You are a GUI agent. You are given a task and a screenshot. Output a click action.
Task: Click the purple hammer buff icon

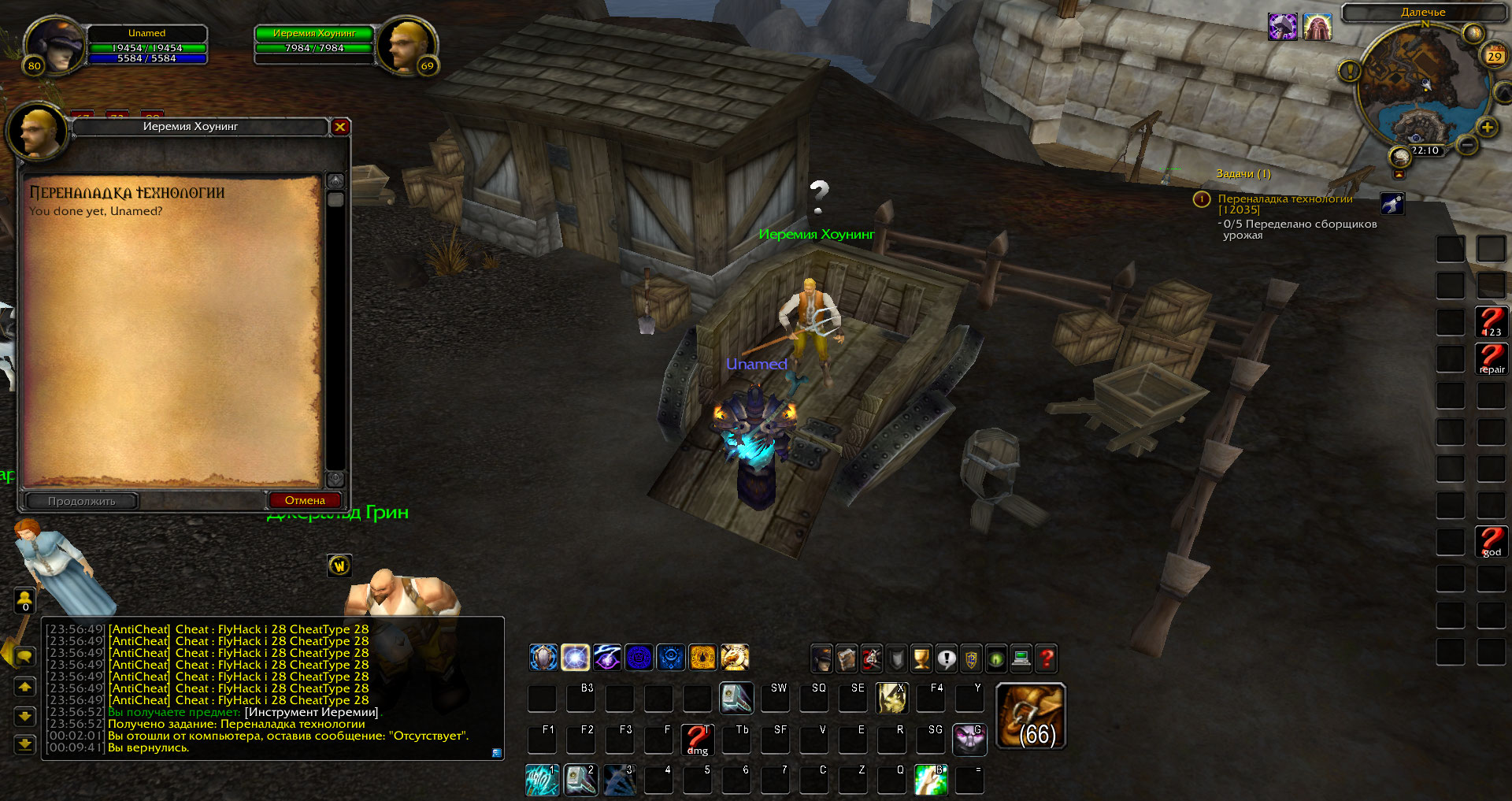pyautogui.click(x=1282, y=28)
